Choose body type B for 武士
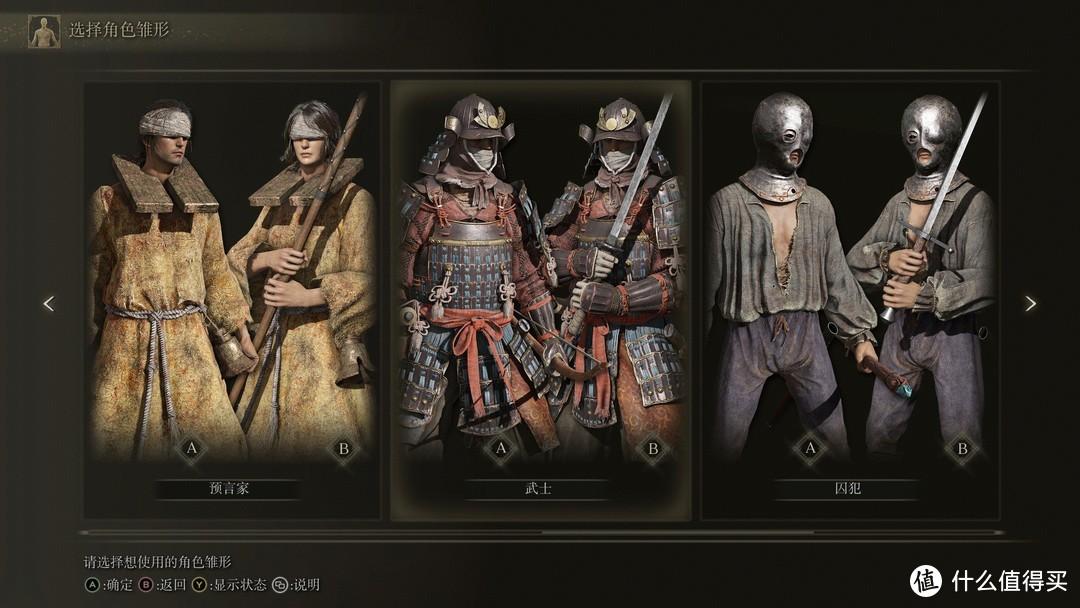Screen dimensions: 1080x608 pyautogui.click(x=653, y=449)
